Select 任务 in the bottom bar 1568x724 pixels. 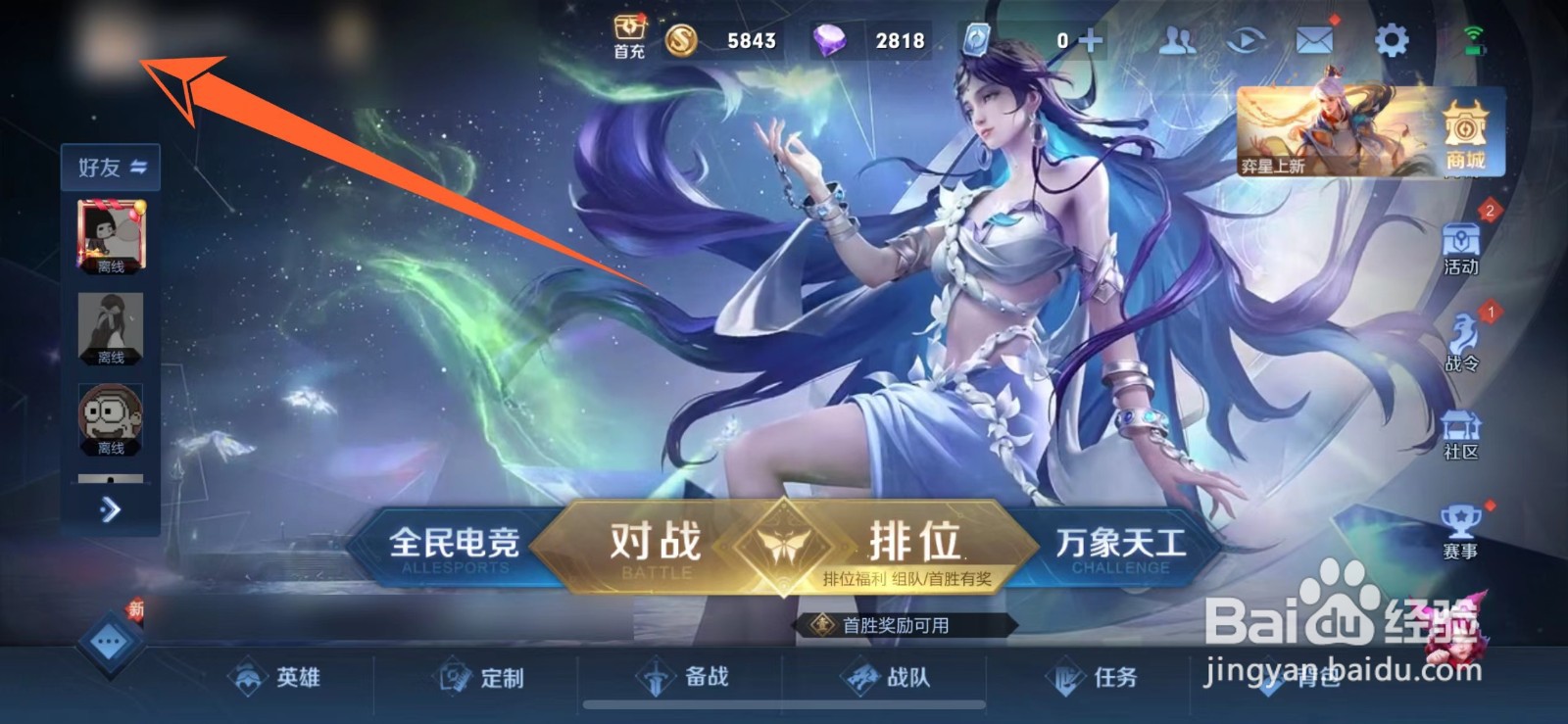[1098, 678]
